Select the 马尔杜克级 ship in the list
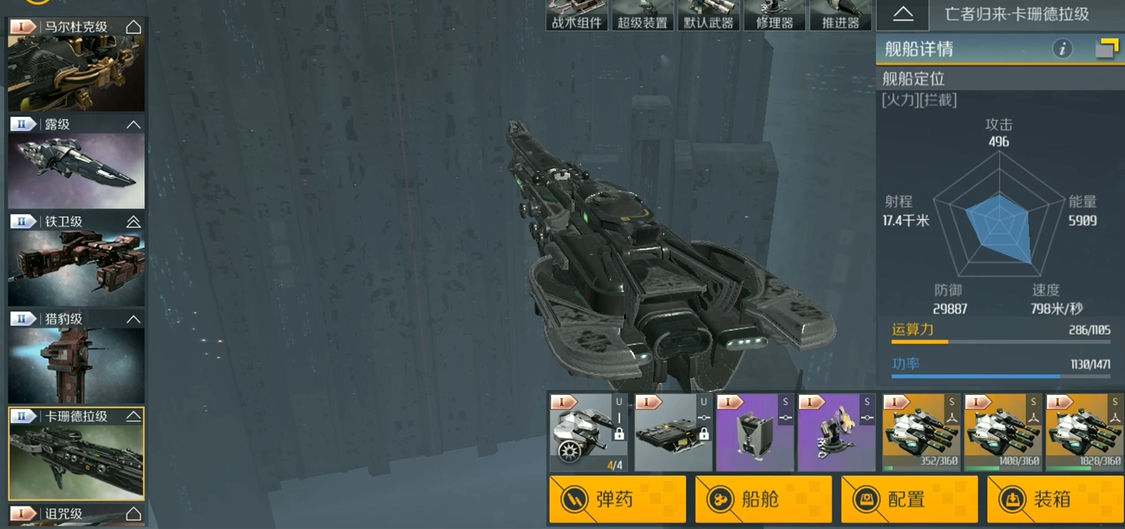The height and width of the screenshot is (529, 1125). click(76, 65)
